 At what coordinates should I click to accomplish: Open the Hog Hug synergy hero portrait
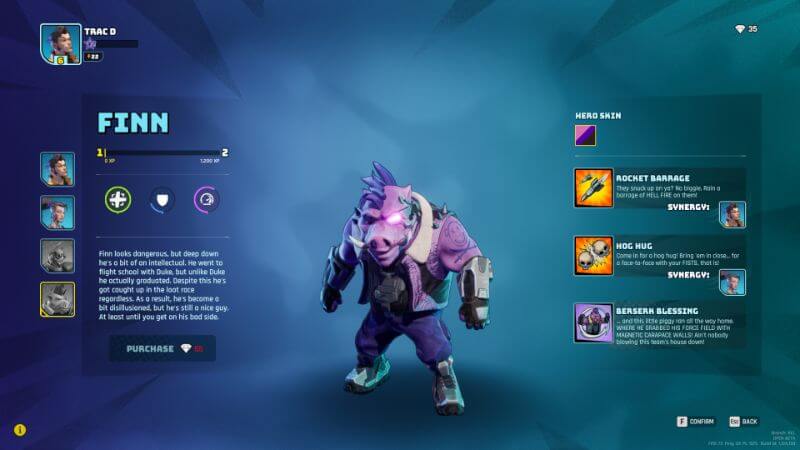(732, 282)
